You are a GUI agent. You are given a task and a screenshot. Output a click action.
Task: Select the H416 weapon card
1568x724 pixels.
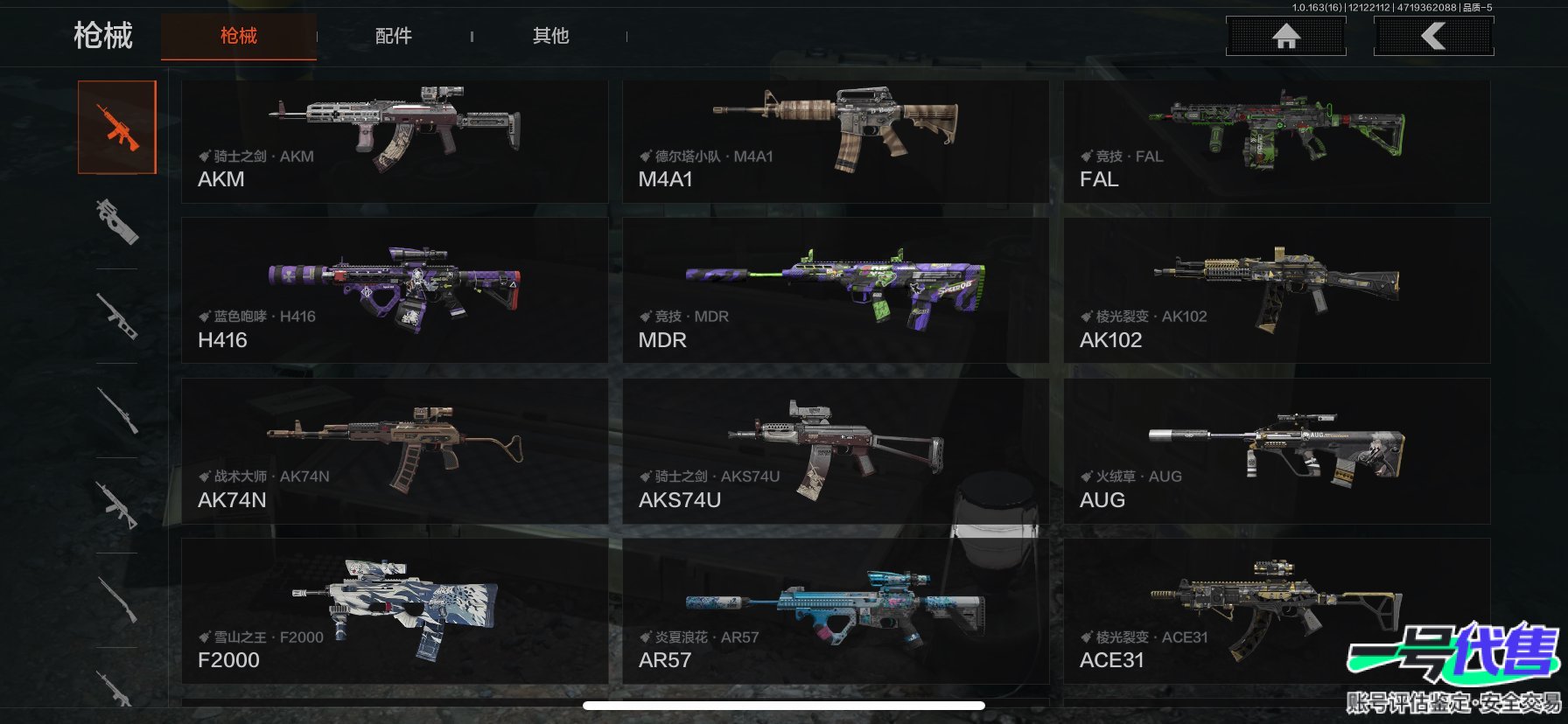(394, 290)
